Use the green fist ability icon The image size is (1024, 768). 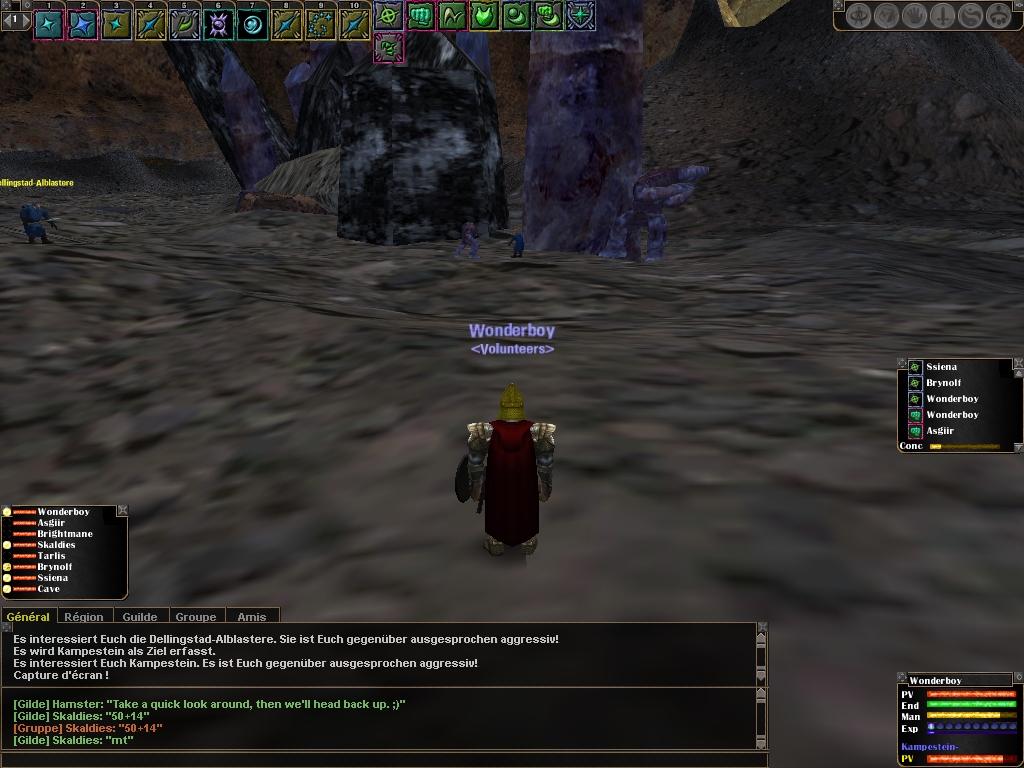click(420, 15)
